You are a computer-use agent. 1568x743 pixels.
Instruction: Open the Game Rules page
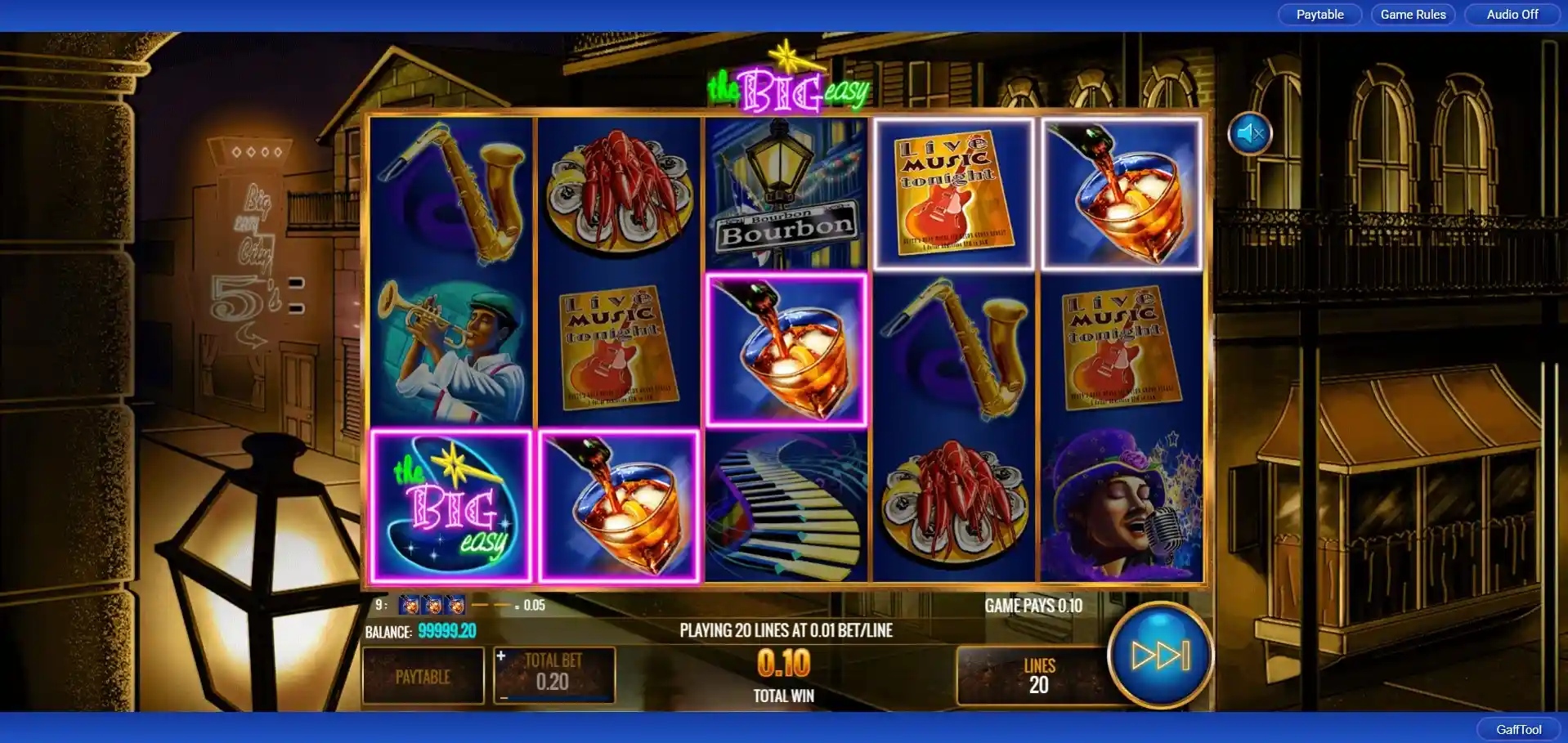click(1413, 15)
